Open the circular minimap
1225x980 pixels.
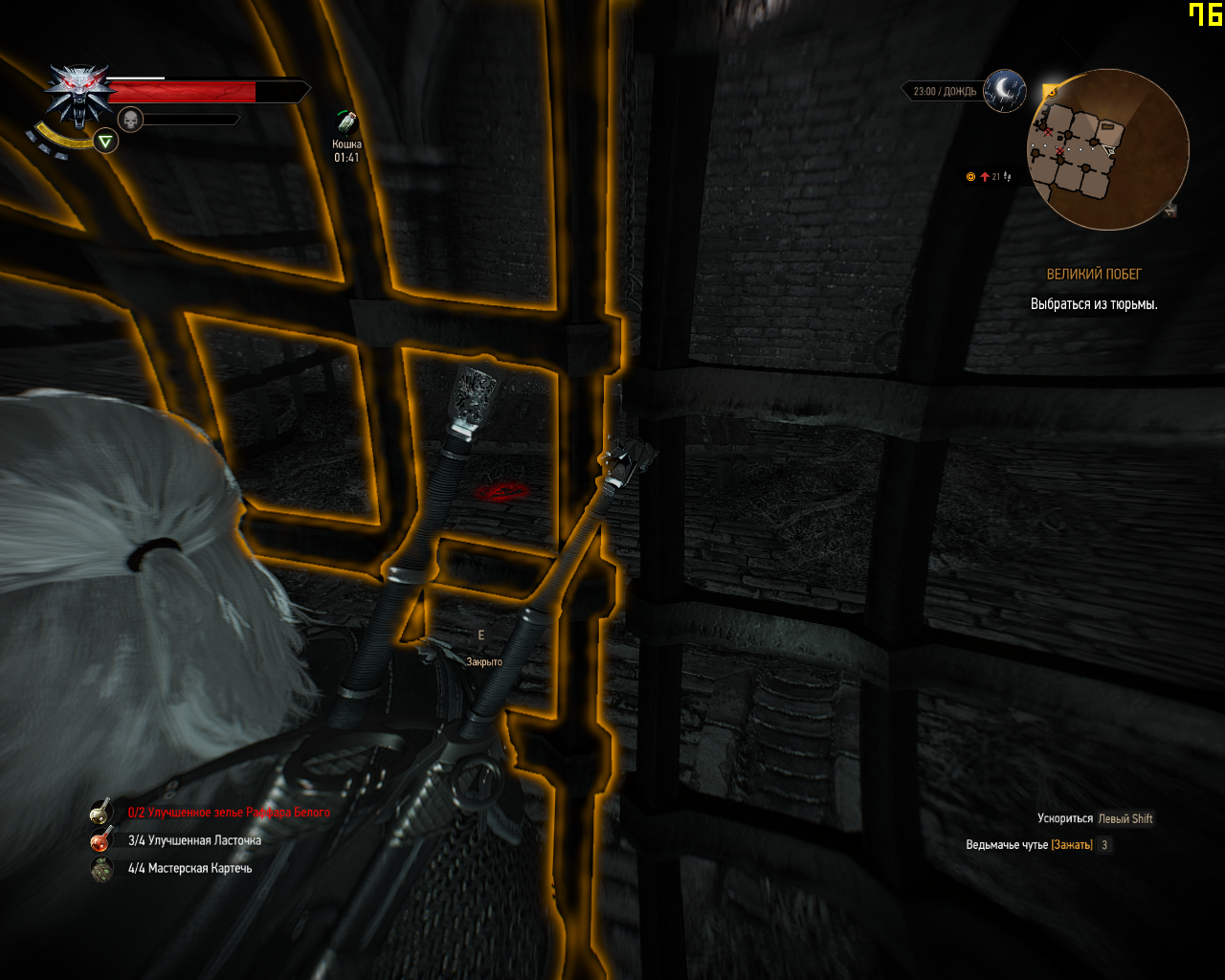(x=1107, y=149)
